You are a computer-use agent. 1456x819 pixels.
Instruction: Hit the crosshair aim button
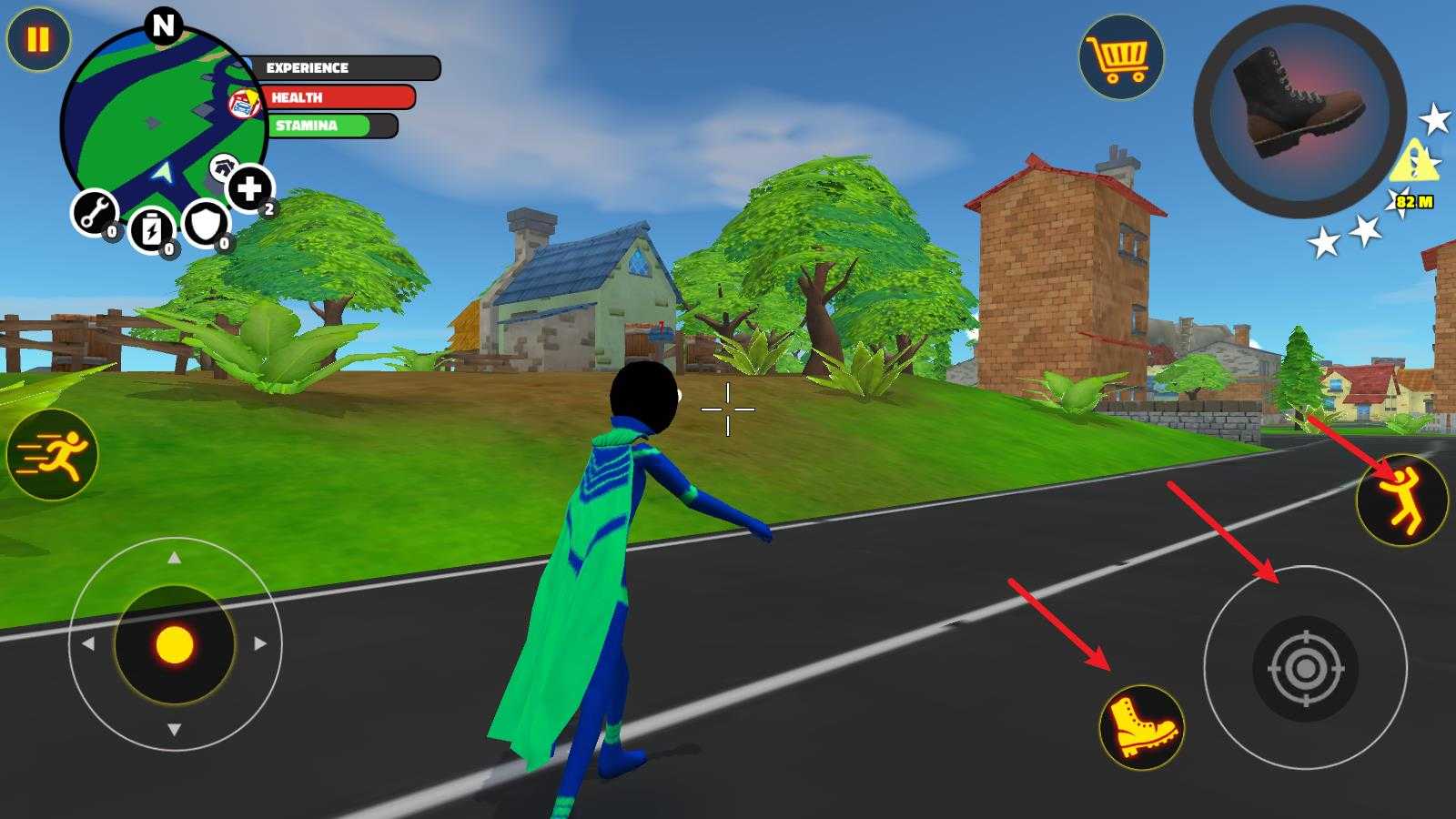[x=1305, y=669]
